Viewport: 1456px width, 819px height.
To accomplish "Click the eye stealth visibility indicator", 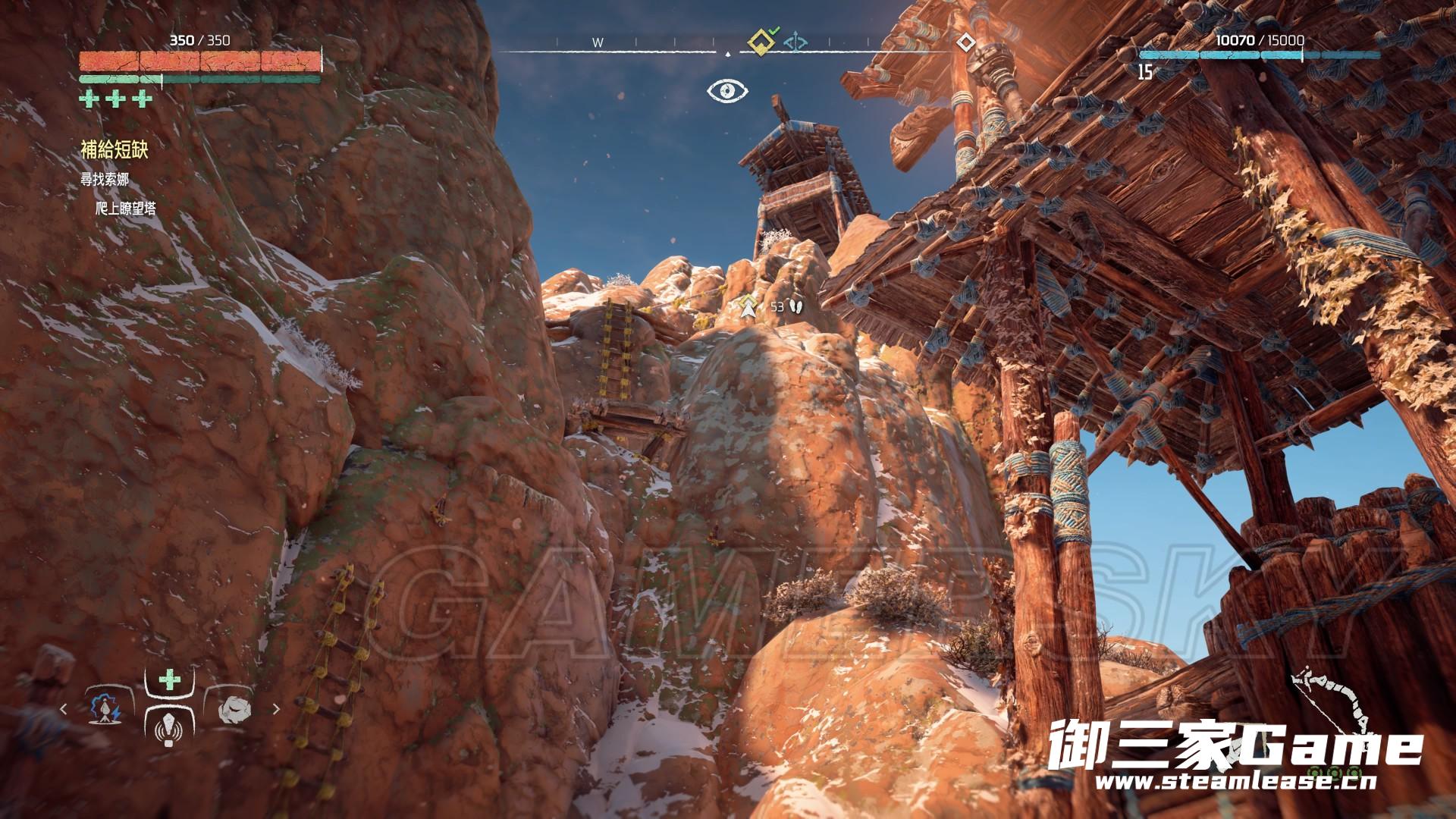I will pos(727,91).
